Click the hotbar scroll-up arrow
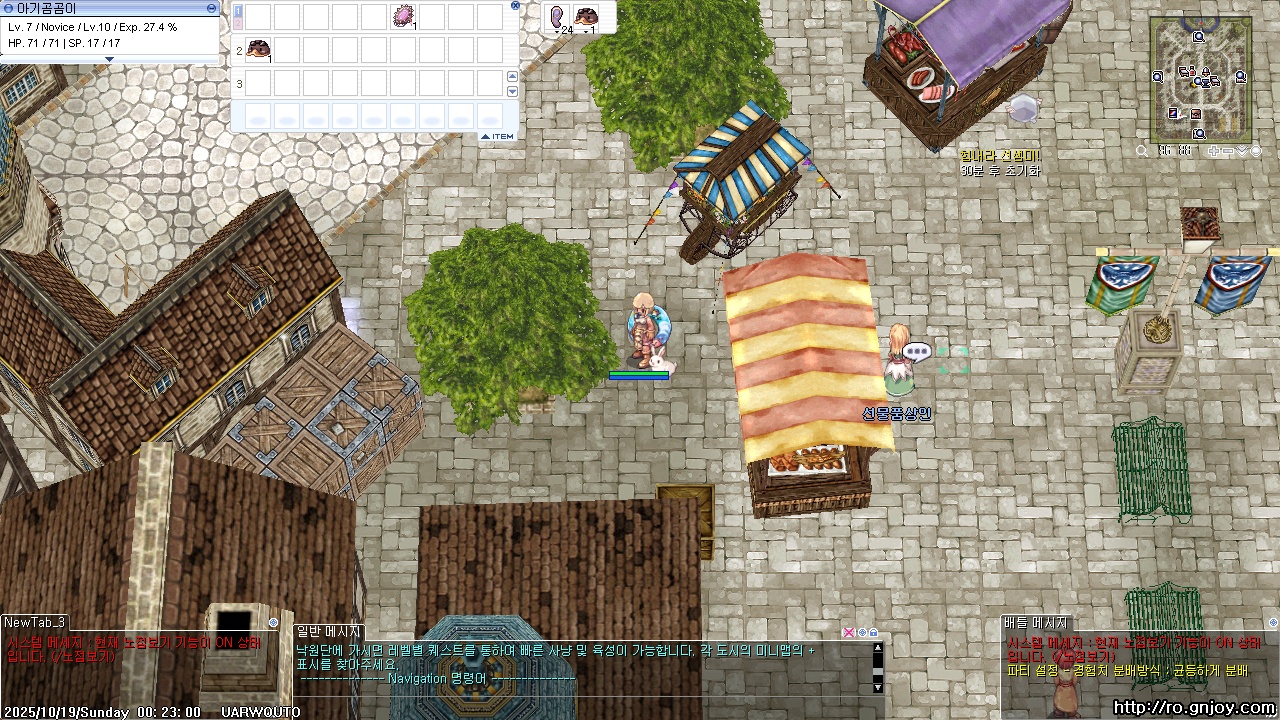Image resolution: width=1280 pixels, height=720 pixels. click(x=513, y=77)
